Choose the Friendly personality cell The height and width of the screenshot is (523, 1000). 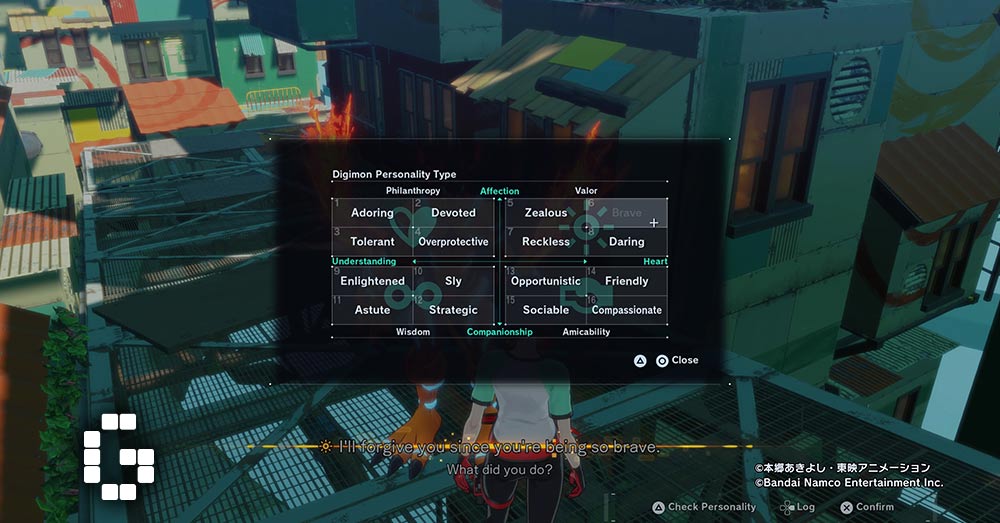[x=627, y=282]
